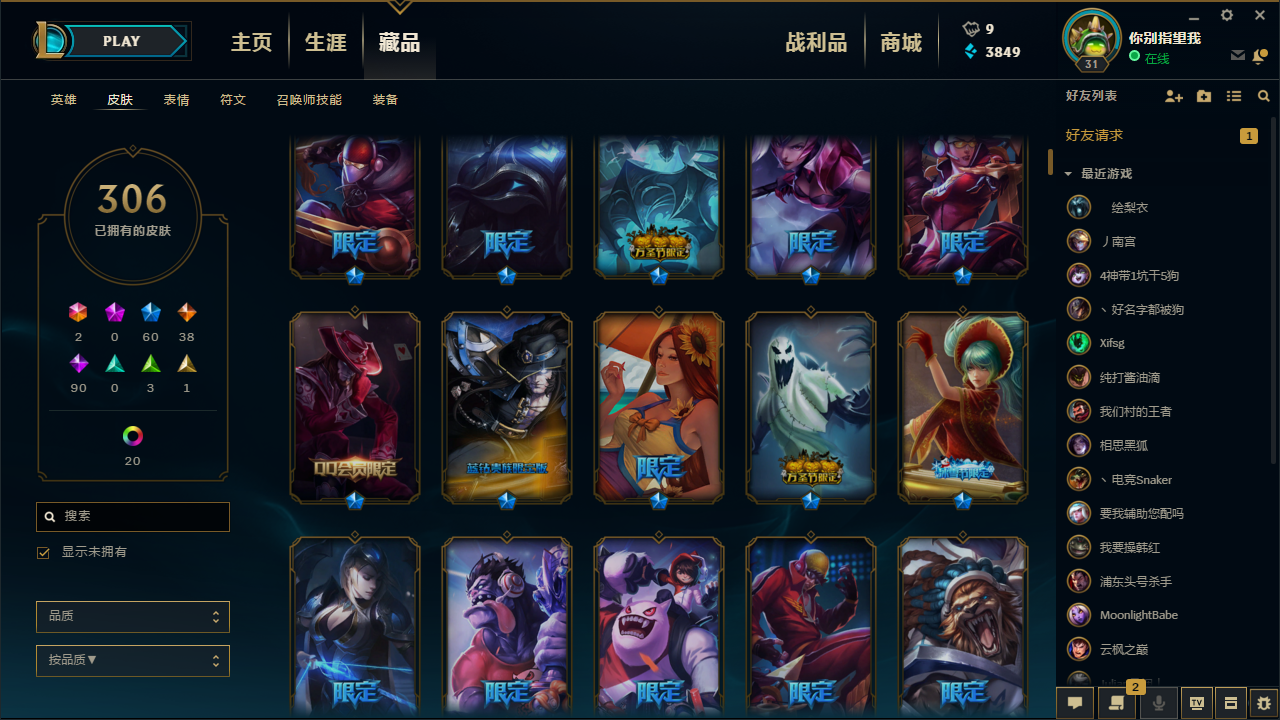
Task: Open the mic settings microphone icon
Action: [1157, 702]
